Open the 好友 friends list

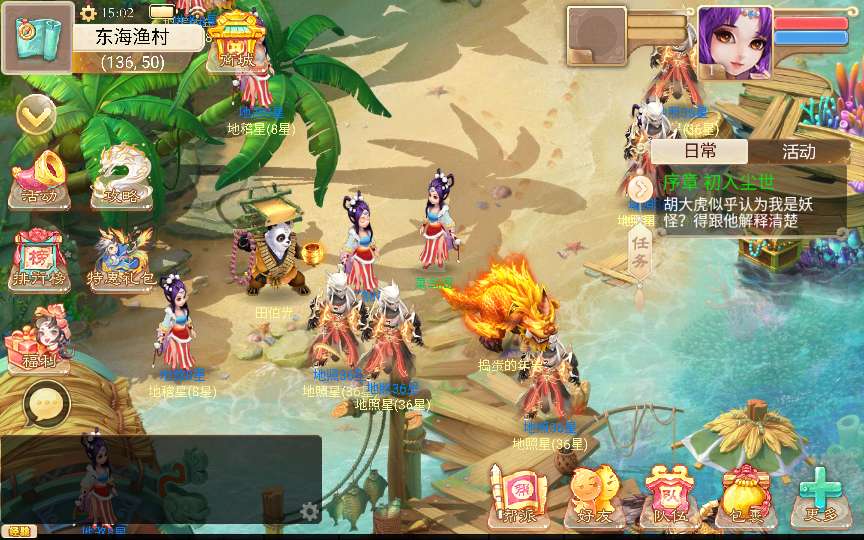[593, 495]
